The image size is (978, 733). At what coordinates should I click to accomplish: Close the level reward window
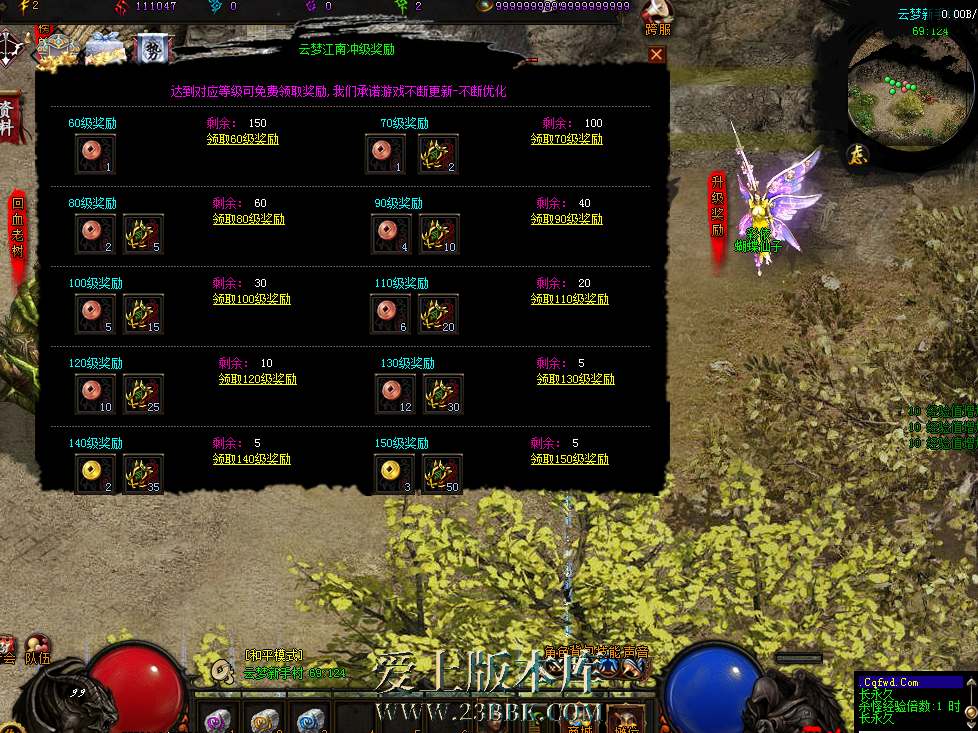[x=656, y=55]
